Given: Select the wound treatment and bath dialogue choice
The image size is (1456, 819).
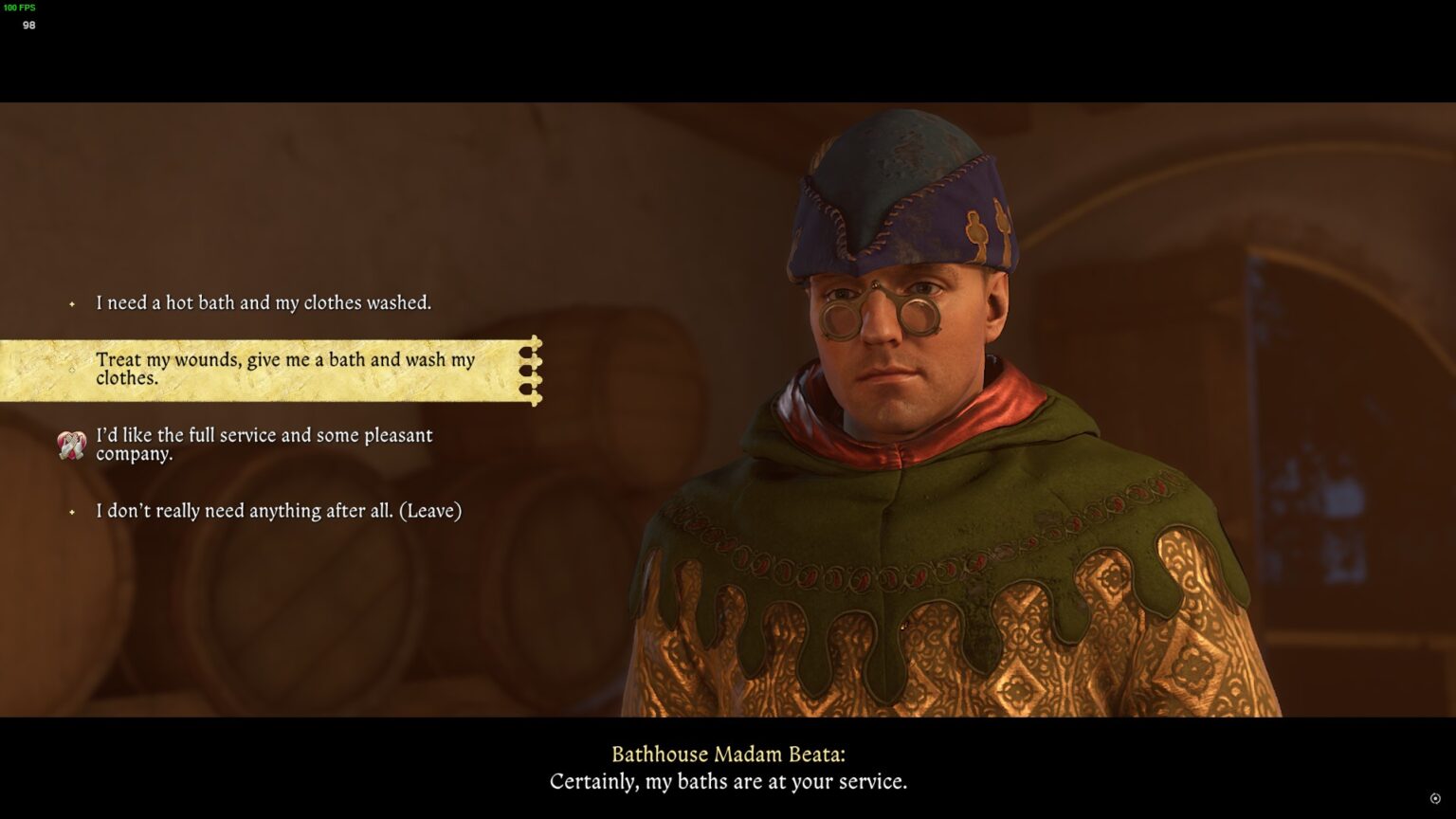Looking at the screenshot, I should [284, 370].
